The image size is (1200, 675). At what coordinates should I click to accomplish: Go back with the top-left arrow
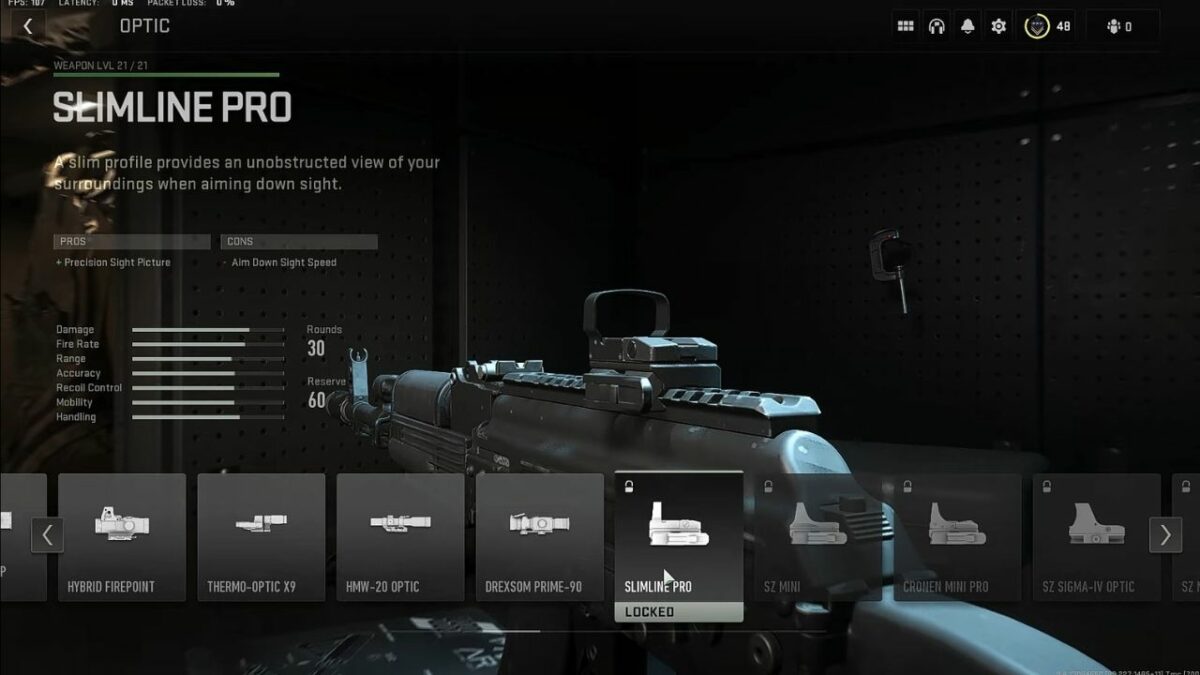(x=28, y=27)
